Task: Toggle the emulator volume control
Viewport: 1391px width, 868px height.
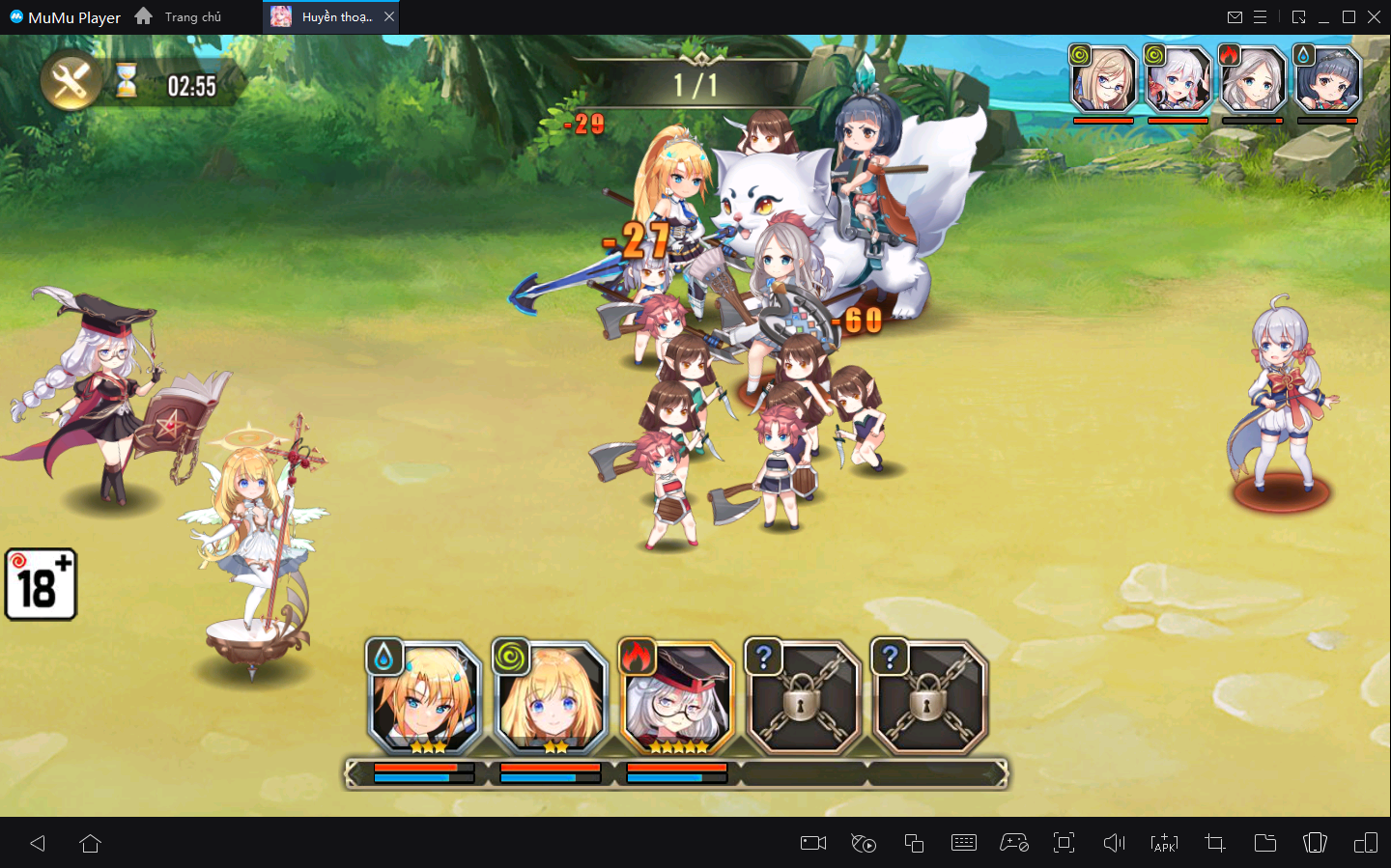Action: (x=1114, y=843)
